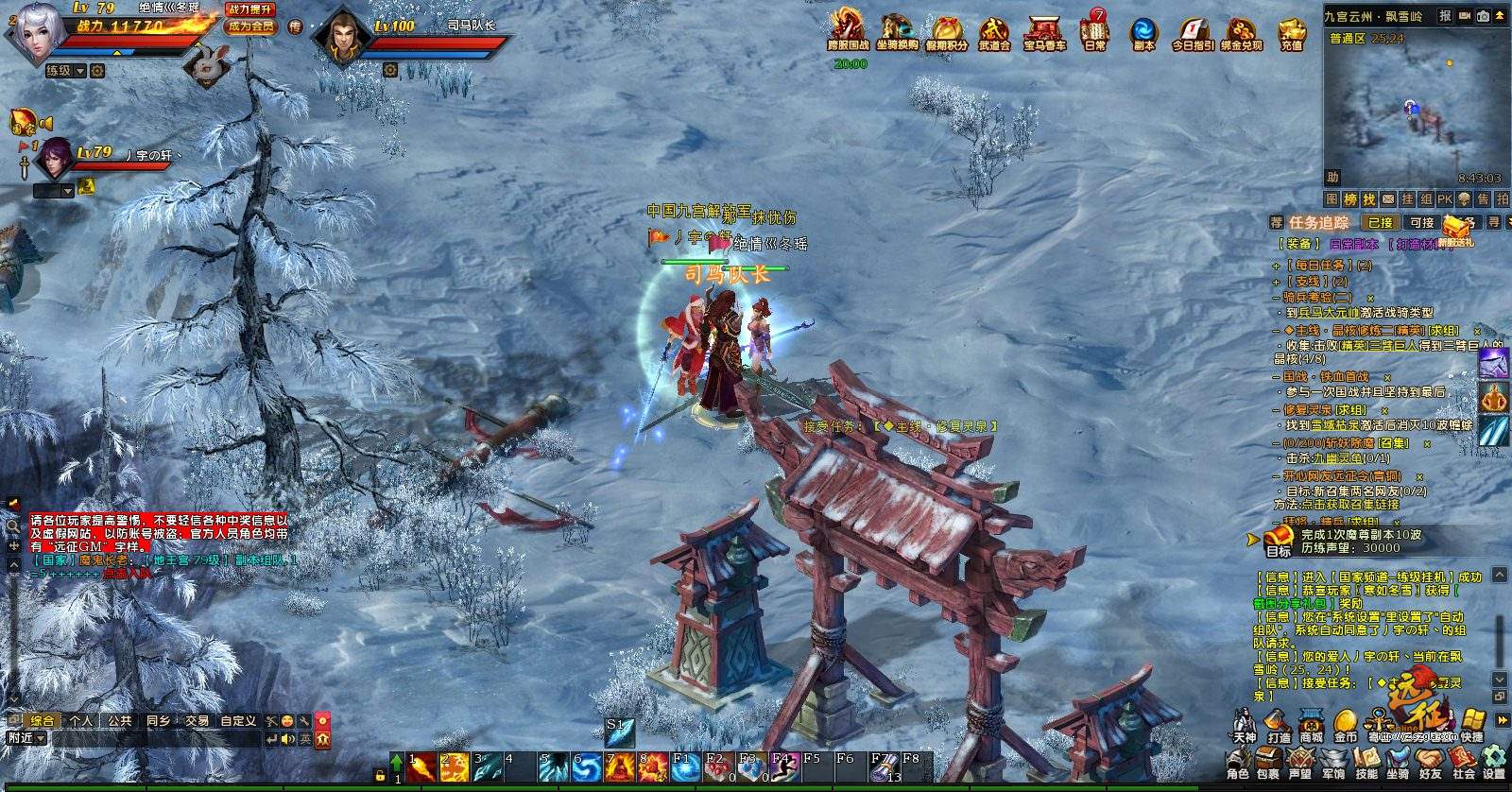Open the 商城 shop
1512x792 pixels.
point(1312,725)
